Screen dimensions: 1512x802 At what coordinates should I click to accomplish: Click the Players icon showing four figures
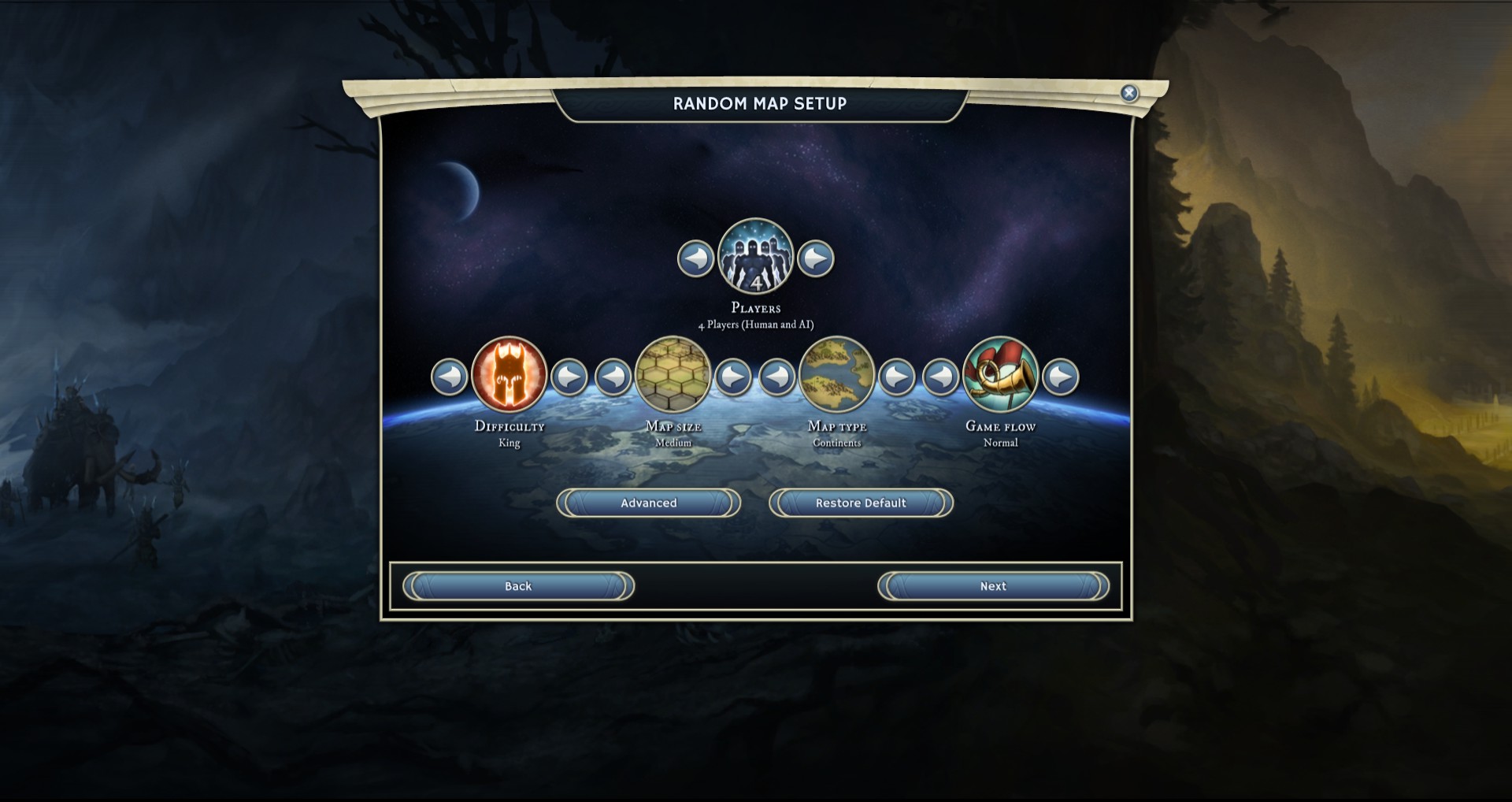coord(756,256)
